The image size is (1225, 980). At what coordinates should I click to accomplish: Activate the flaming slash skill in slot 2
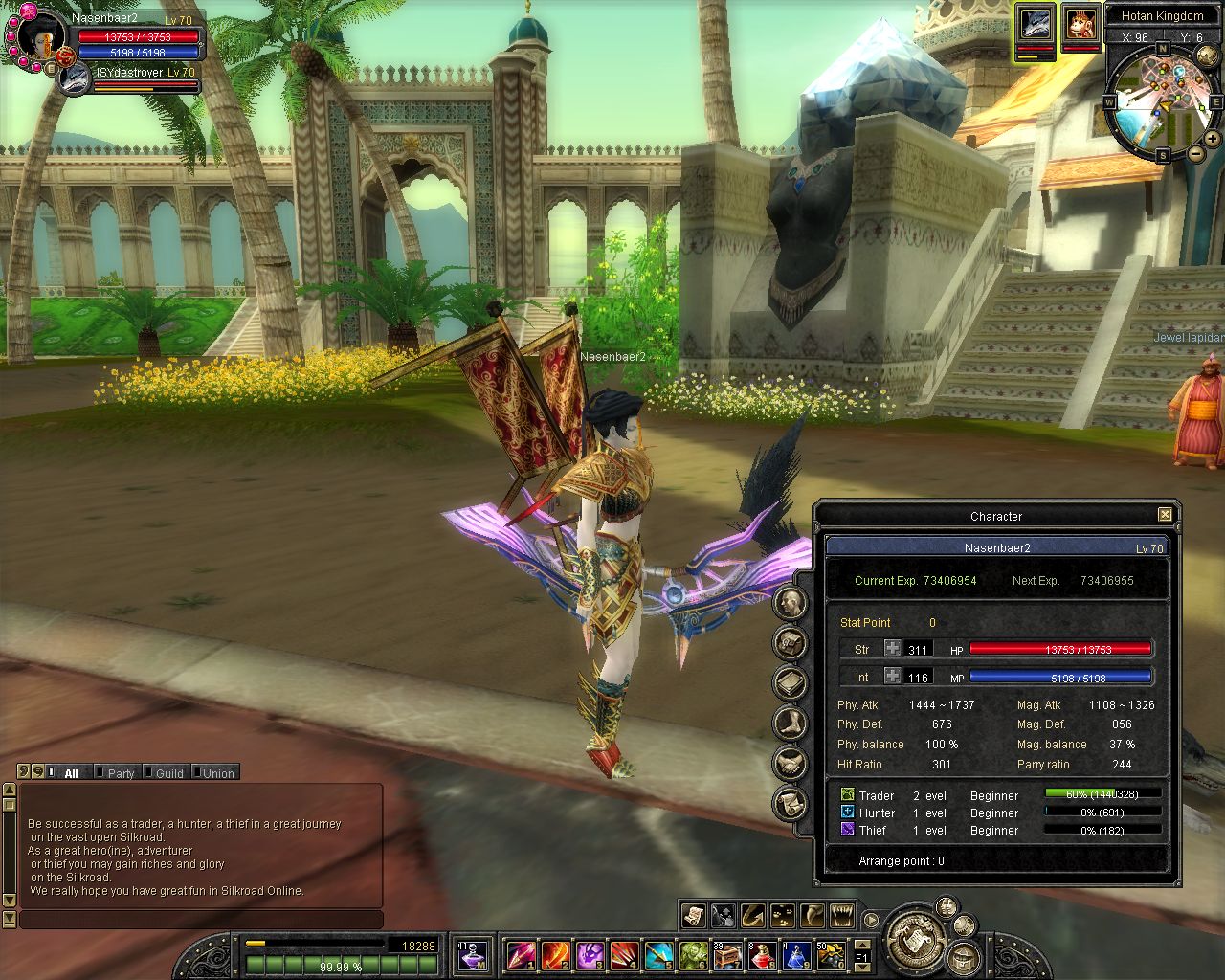coord(555,955)
